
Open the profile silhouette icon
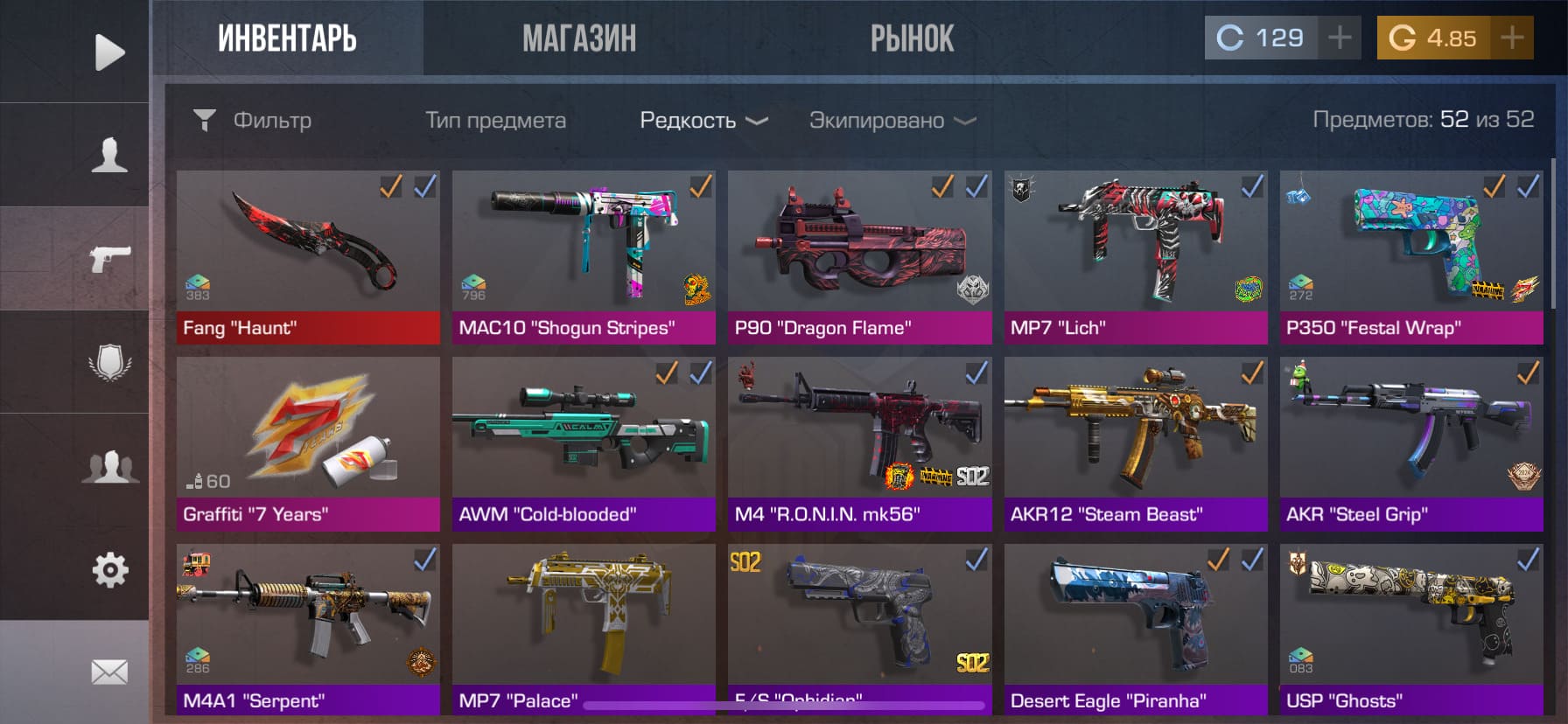click(x=109, y=155)
